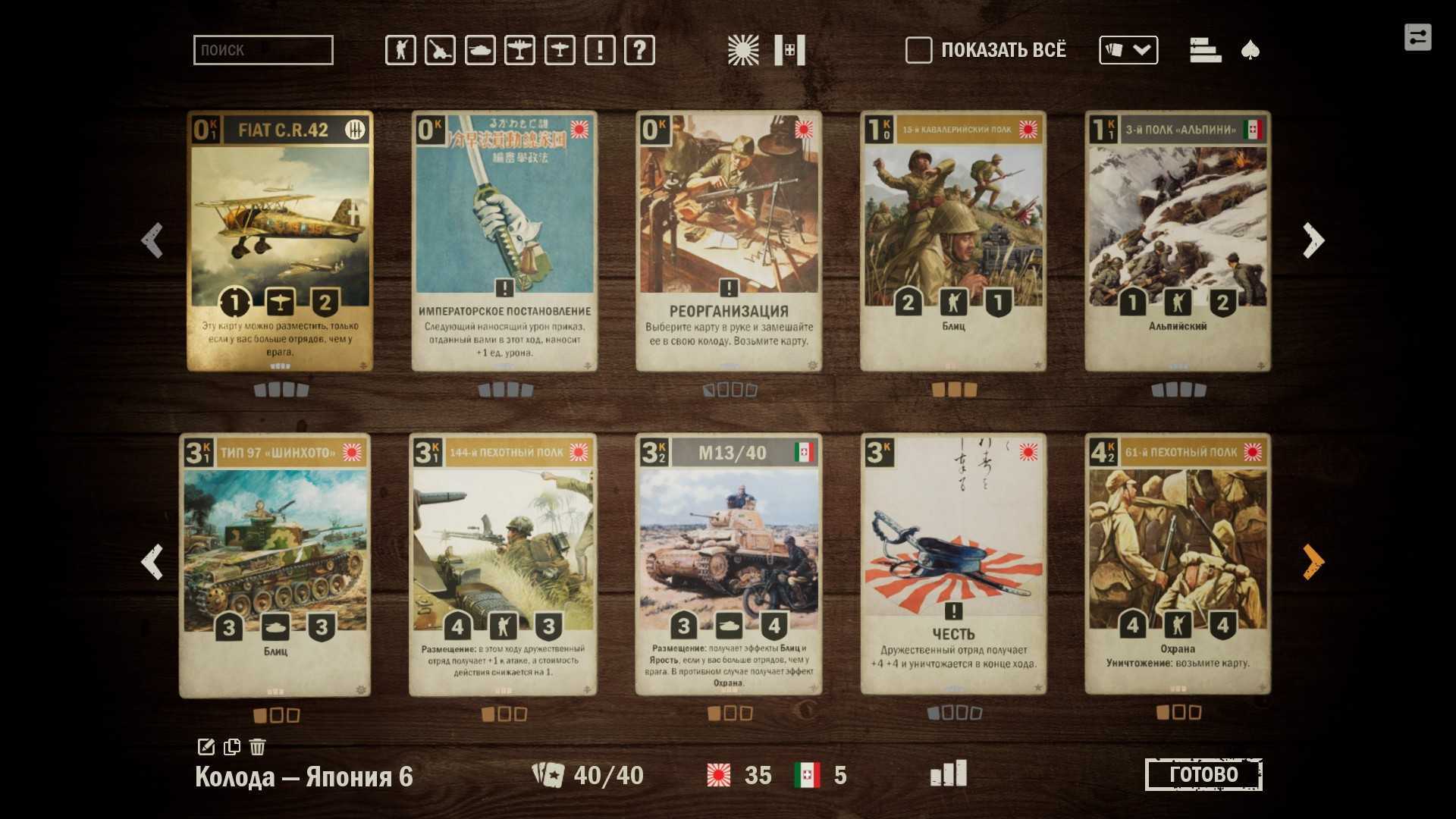This screenshot has height=819, width=1456.
Task: Filter cards by order exclamation icon
Action: (600, 51)
